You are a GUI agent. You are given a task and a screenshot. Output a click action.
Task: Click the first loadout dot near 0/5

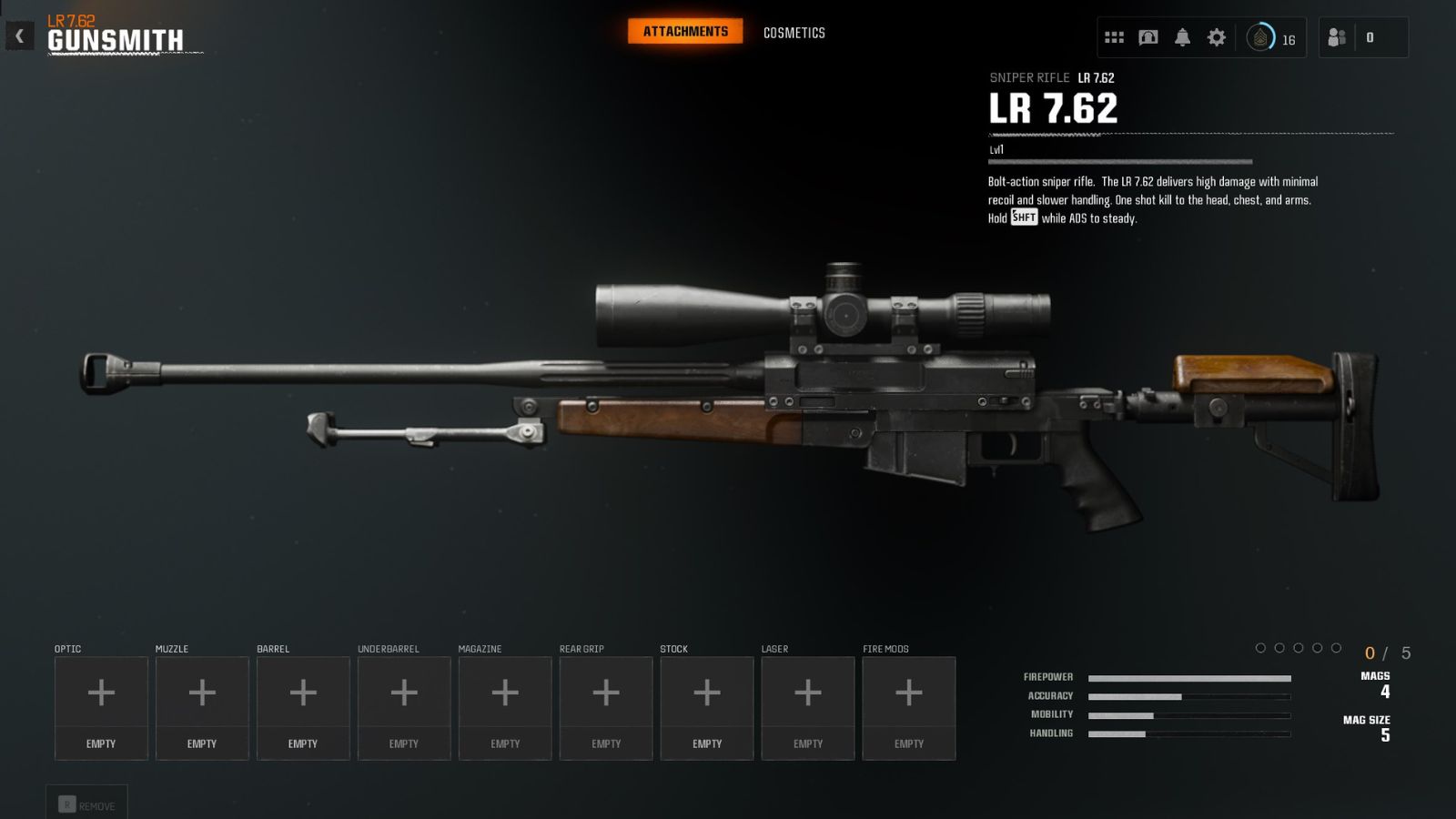click(1259, 649)
